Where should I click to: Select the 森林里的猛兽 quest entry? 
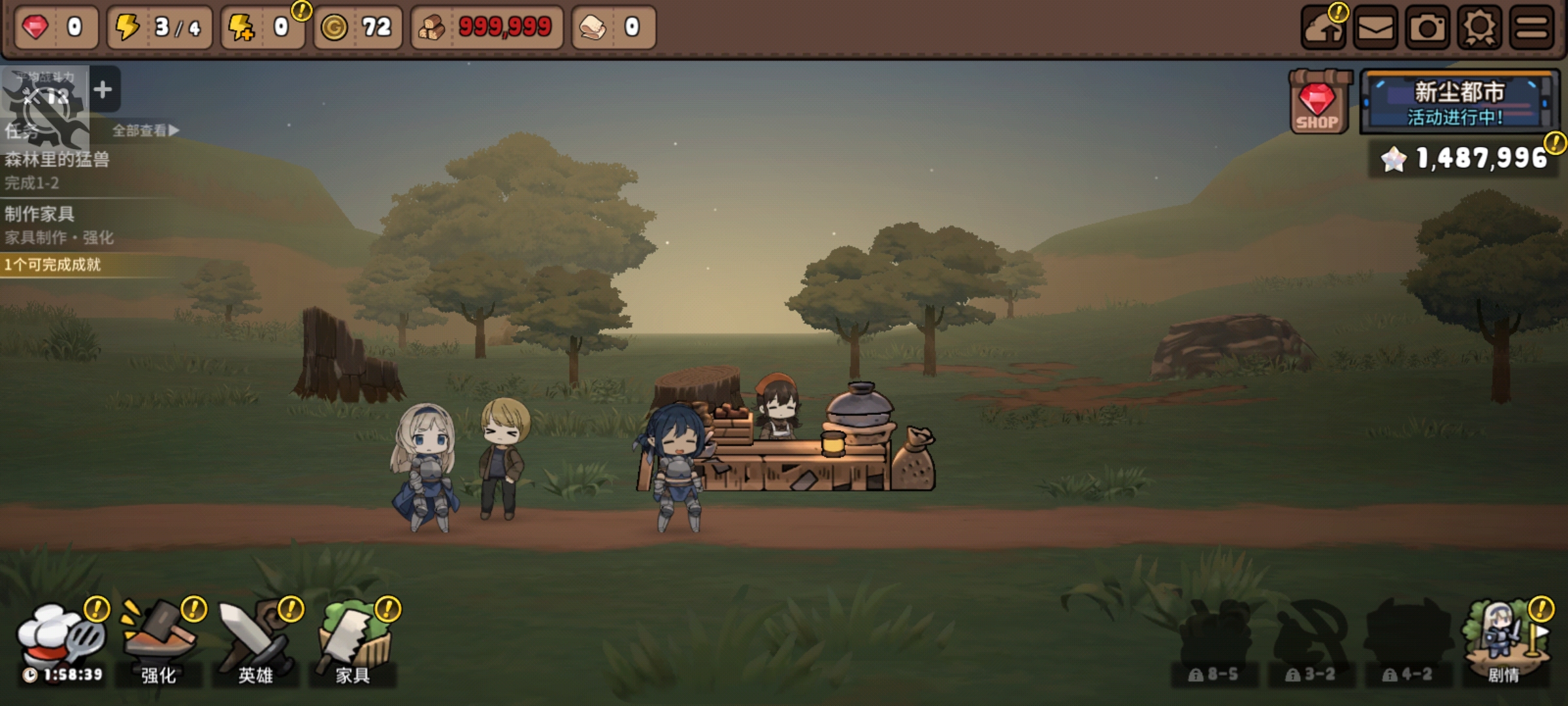[57, 169]
